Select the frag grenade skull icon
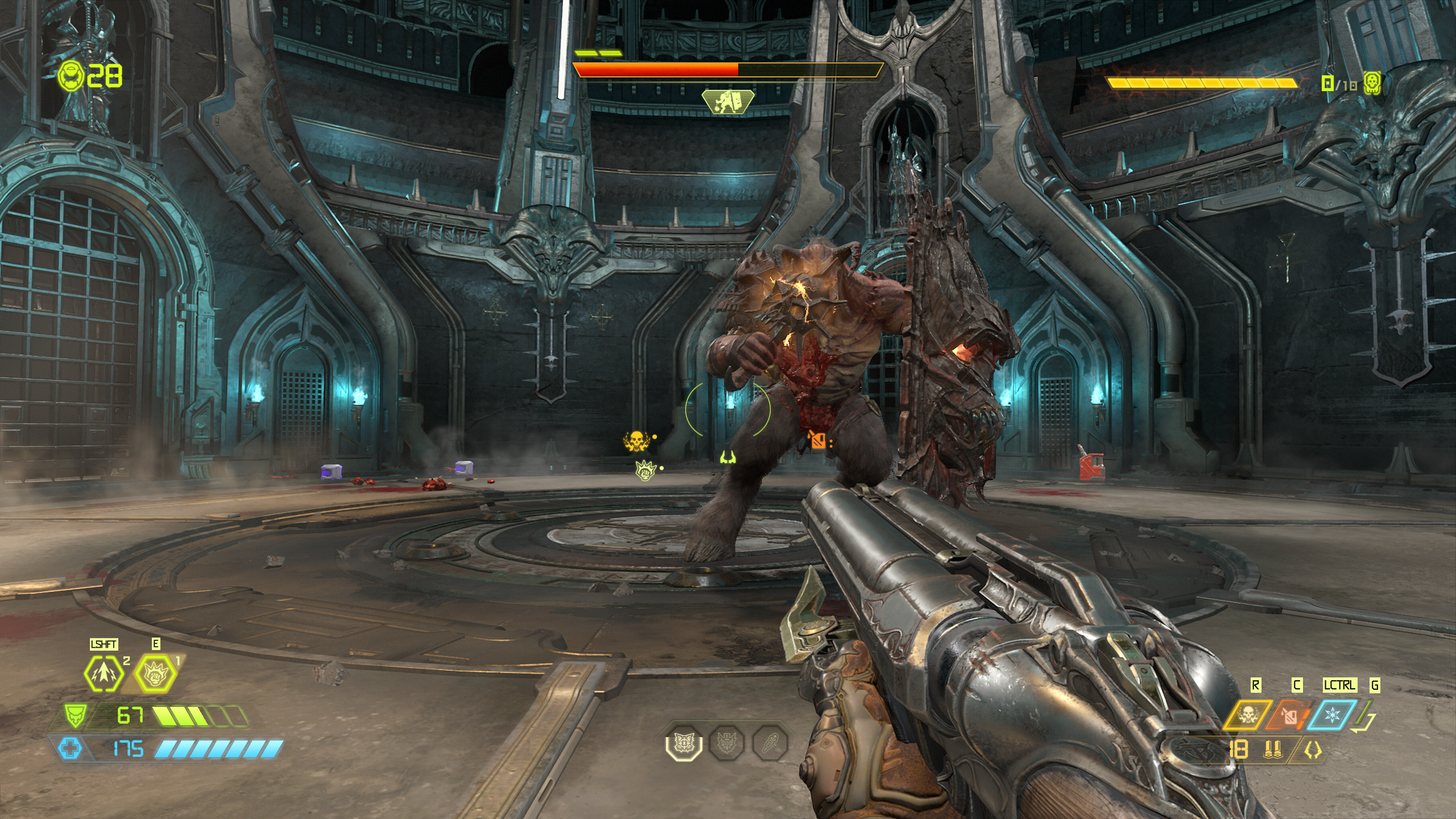Screen dimensions: 1456x819 click(1246, 715)
